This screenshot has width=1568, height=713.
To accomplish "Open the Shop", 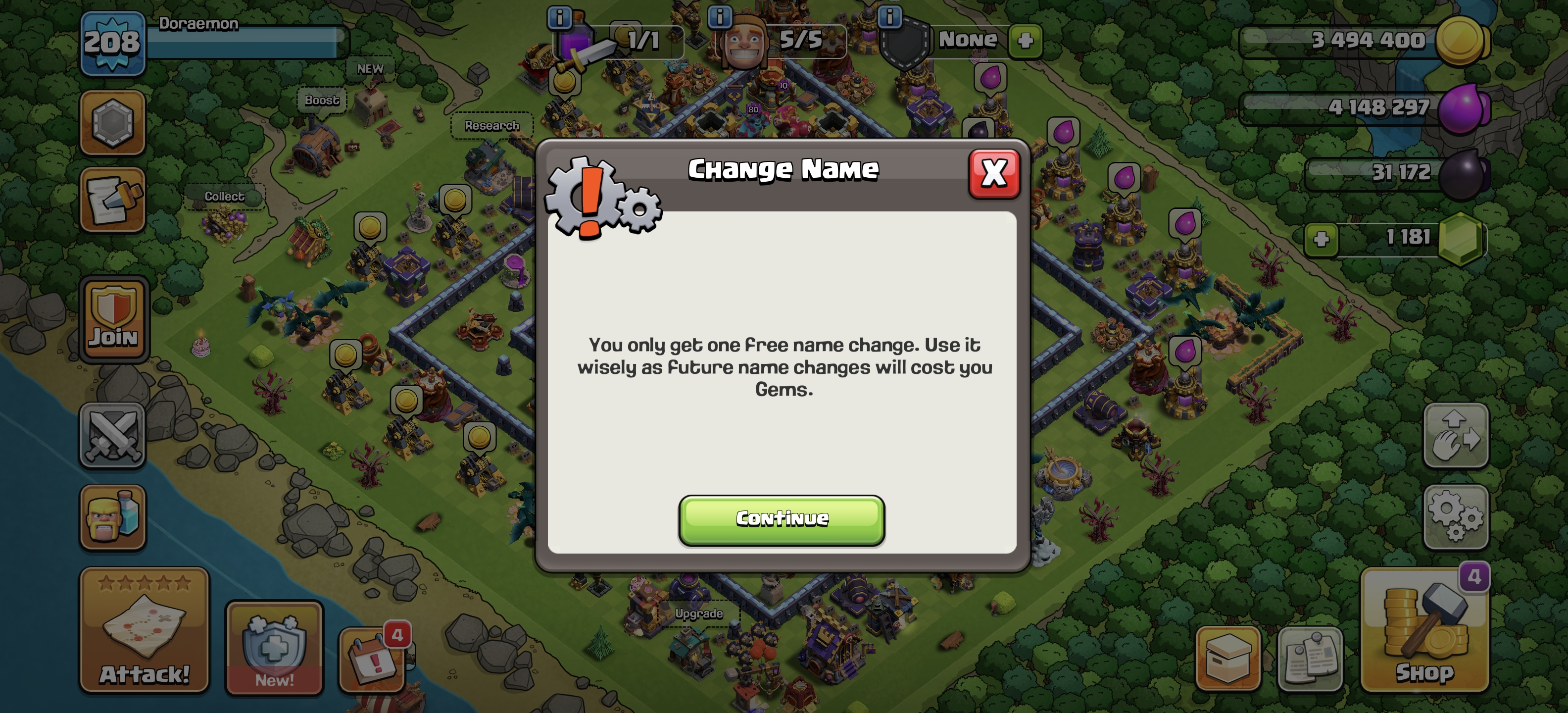I will (1424, 630).
